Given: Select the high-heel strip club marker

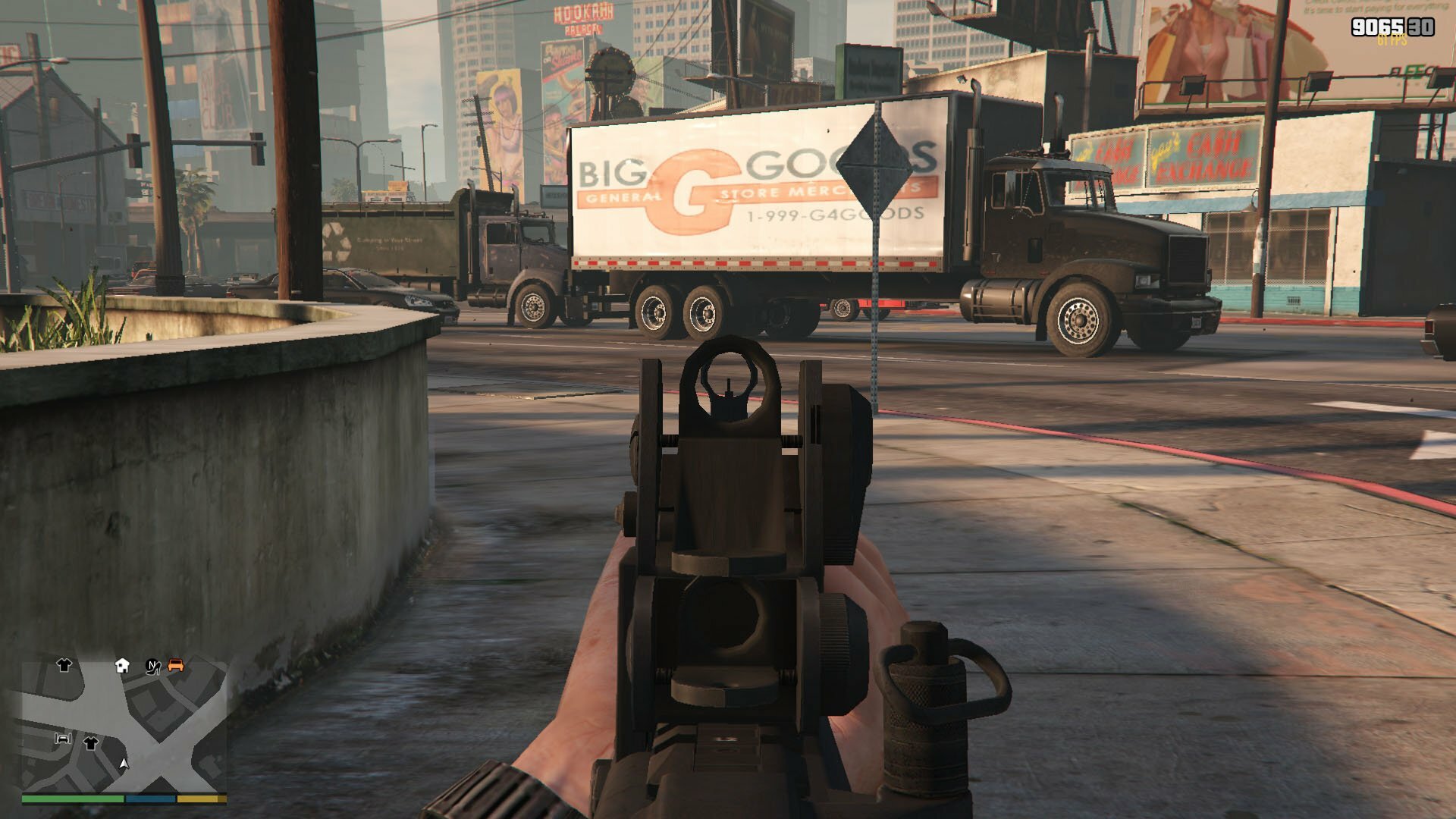Looking at the screenshot, I should (x=153, y=667).
